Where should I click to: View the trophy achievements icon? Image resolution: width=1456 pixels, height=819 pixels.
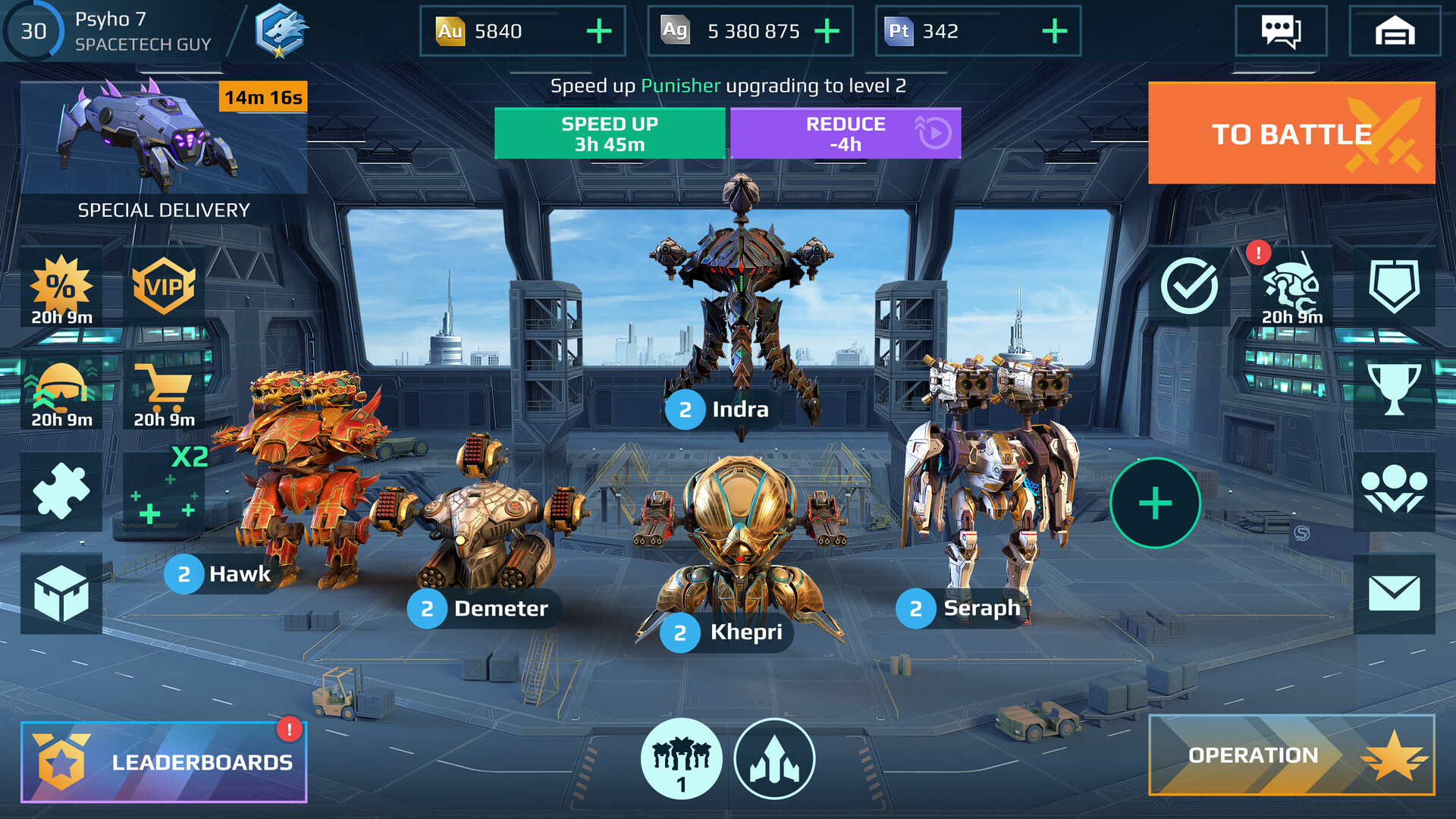[1394, 390]
